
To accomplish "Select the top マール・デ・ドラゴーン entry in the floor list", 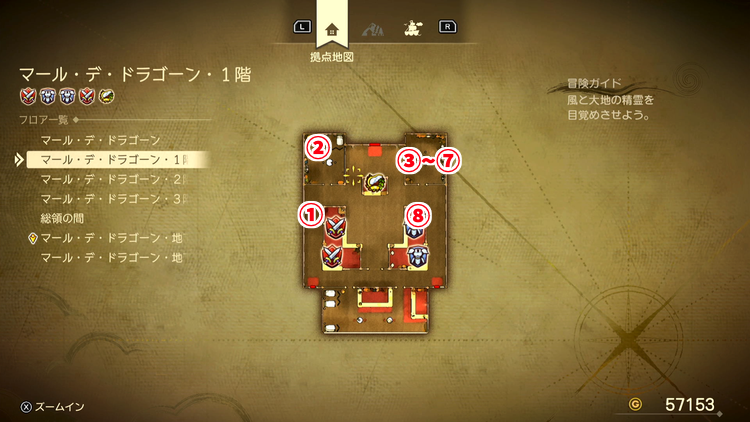I will pyautogui.click(x=98, y=140).
